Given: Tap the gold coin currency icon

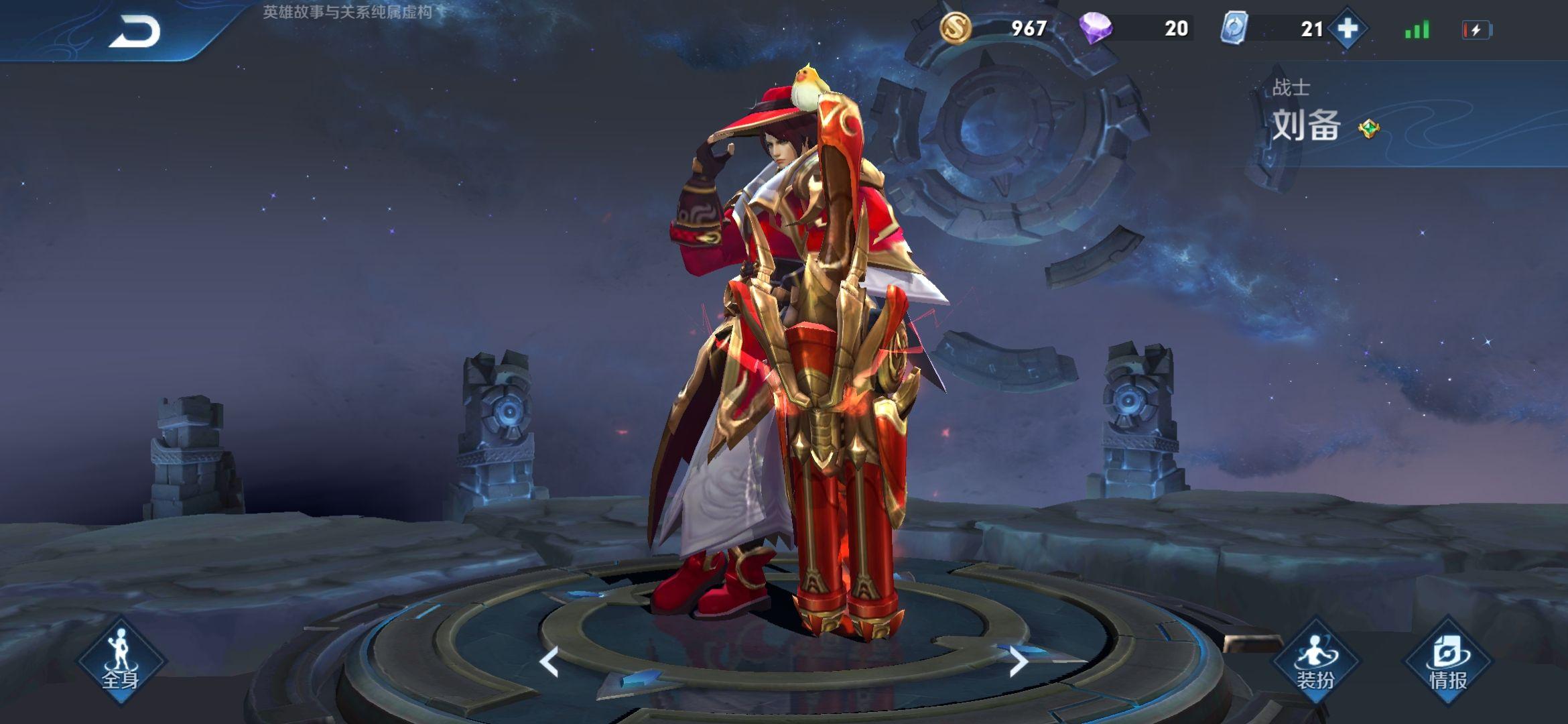Looking at the screenshot, I should tap(956, 28).
